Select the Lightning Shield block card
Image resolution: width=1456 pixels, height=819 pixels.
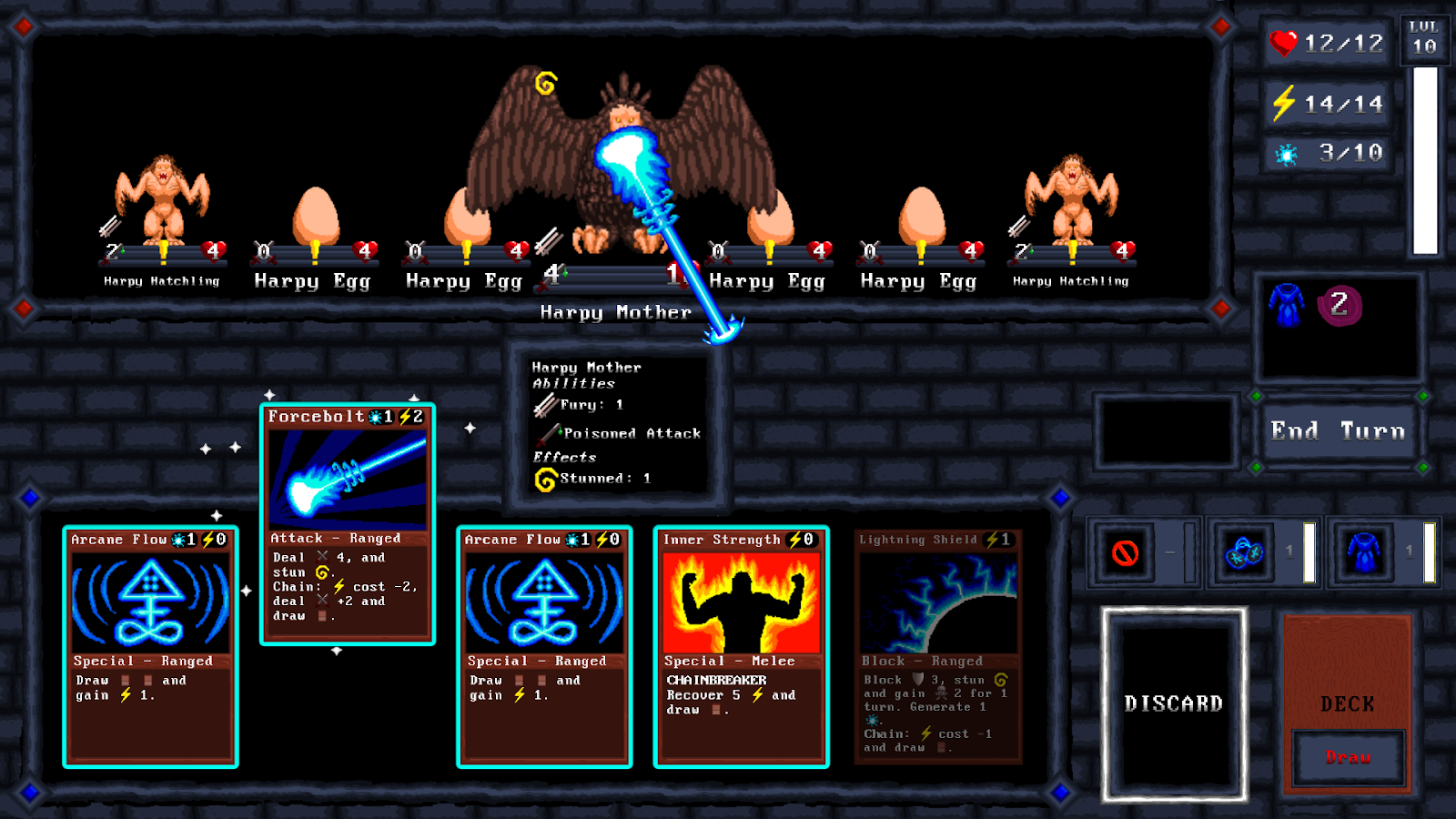[x=937, y=646]
